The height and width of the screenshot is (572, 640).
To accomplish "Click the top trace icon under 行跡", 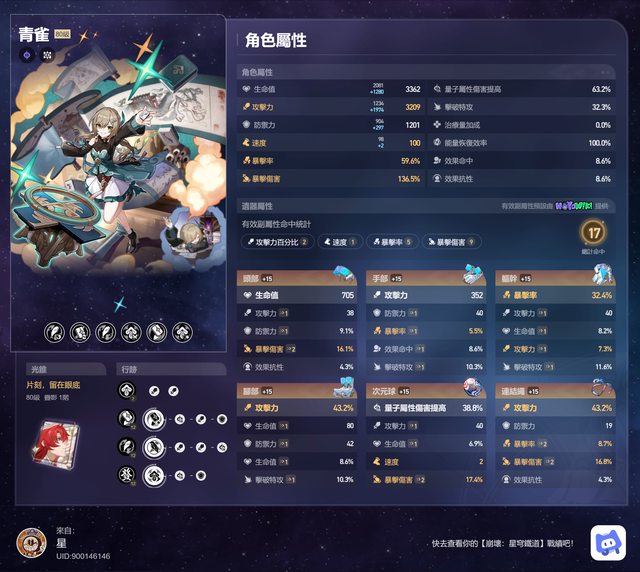I will pyautogui.click(x=127, y=391).
